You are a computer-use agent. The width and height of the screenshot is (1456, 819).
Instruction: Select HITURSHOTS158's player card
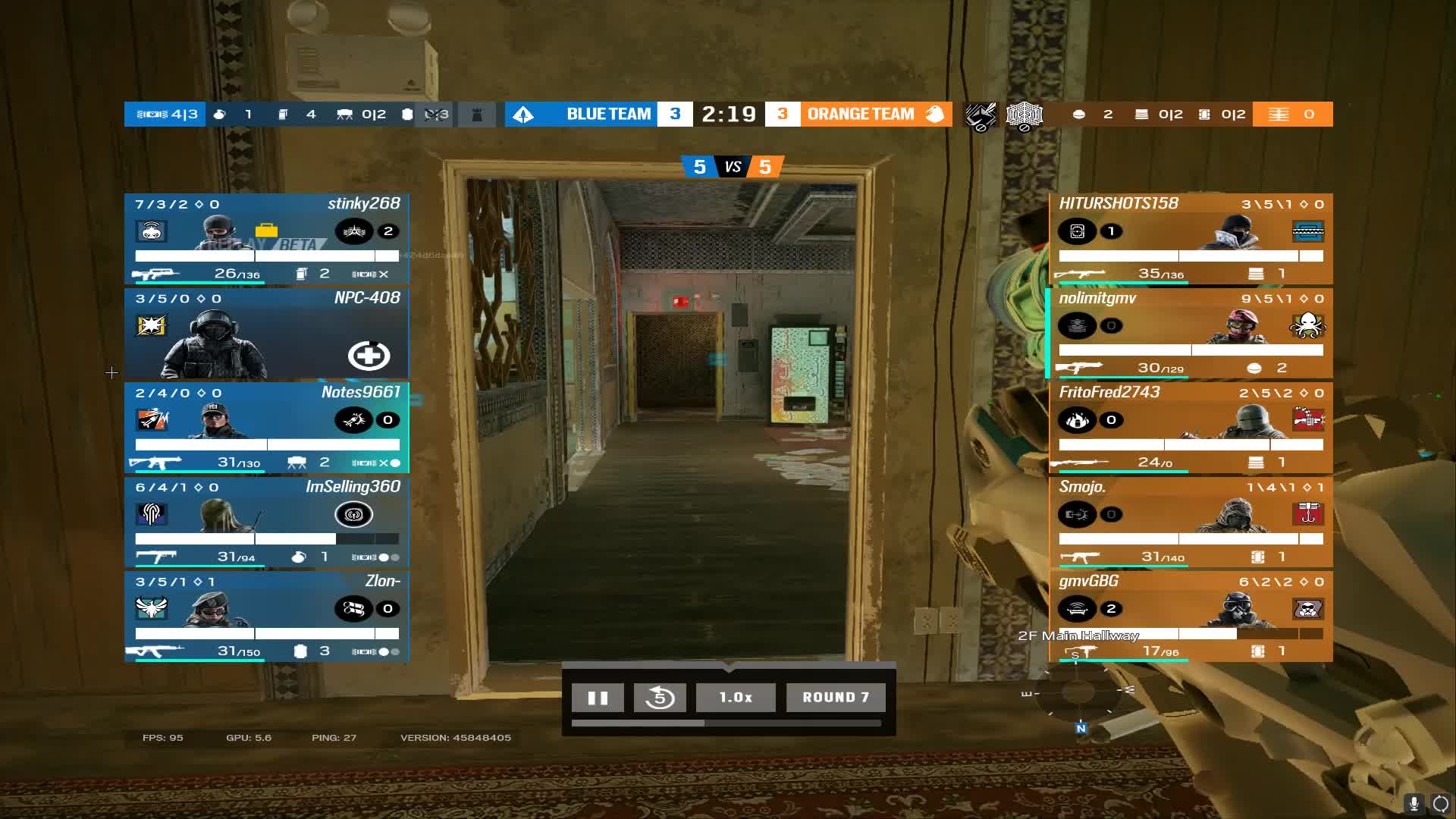click(x=1191, y=238)
